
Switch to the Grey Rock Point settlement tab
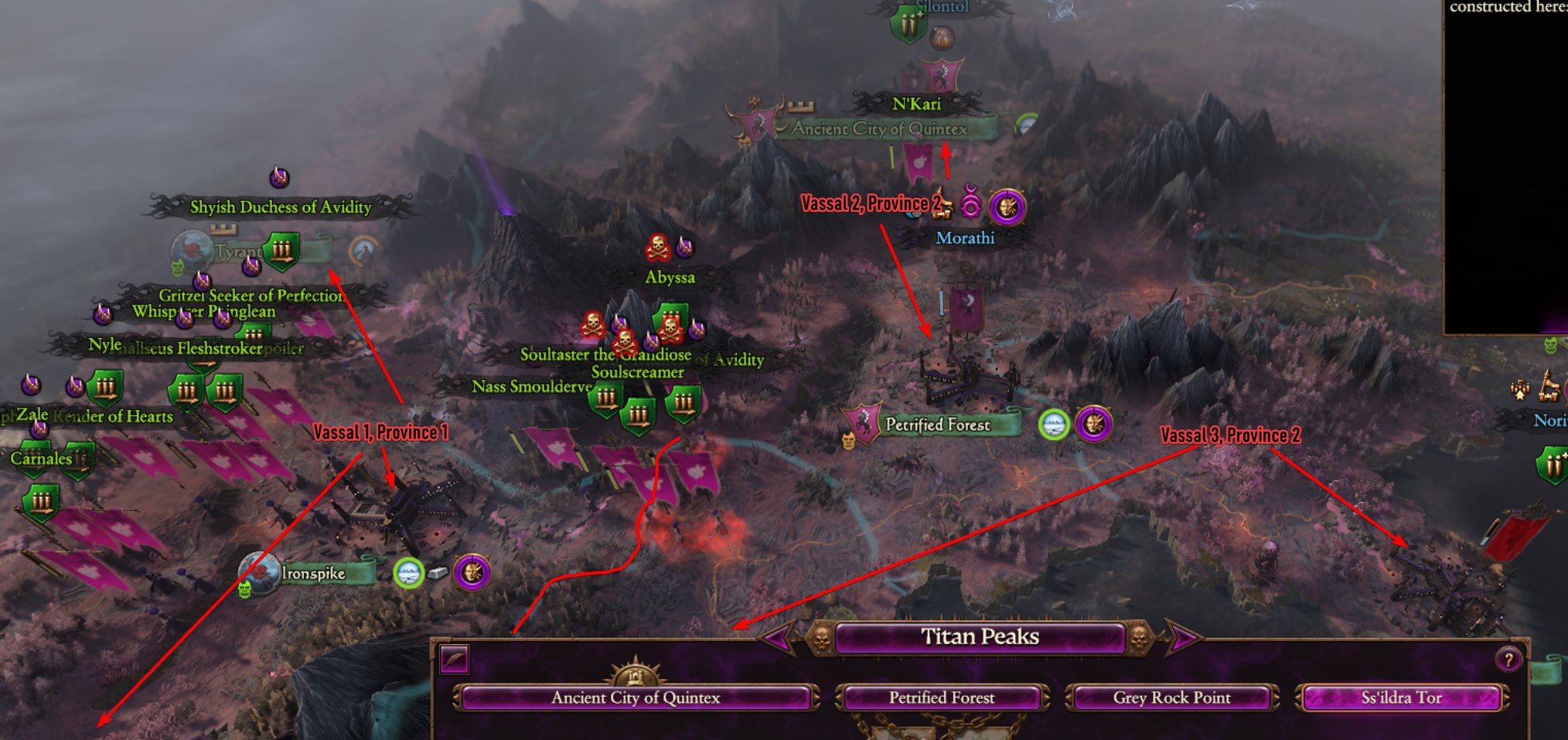pyautogui.click(x=1172, y=697)
